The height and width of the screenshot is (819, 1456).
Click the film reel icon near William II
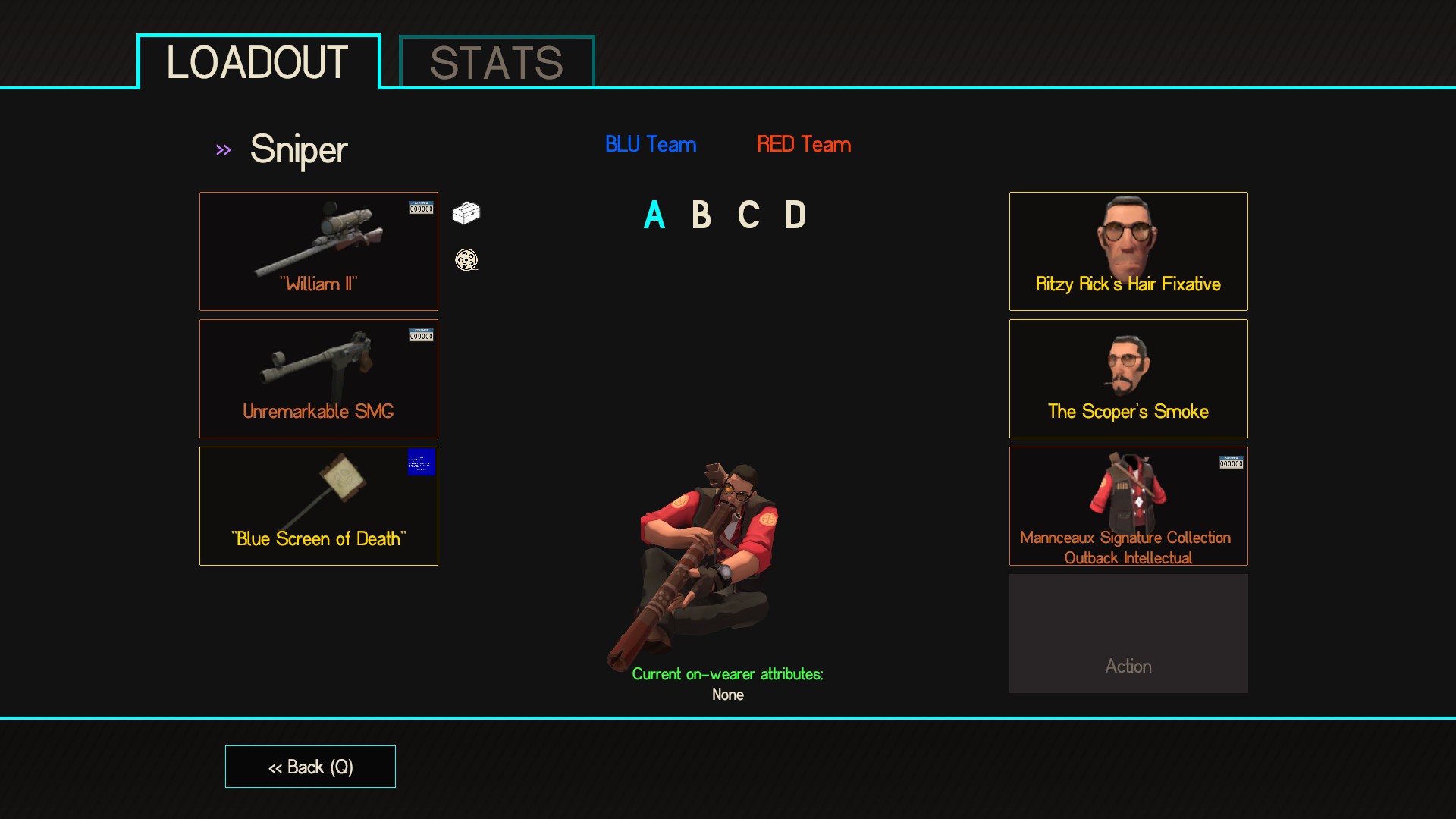point(466,260)
